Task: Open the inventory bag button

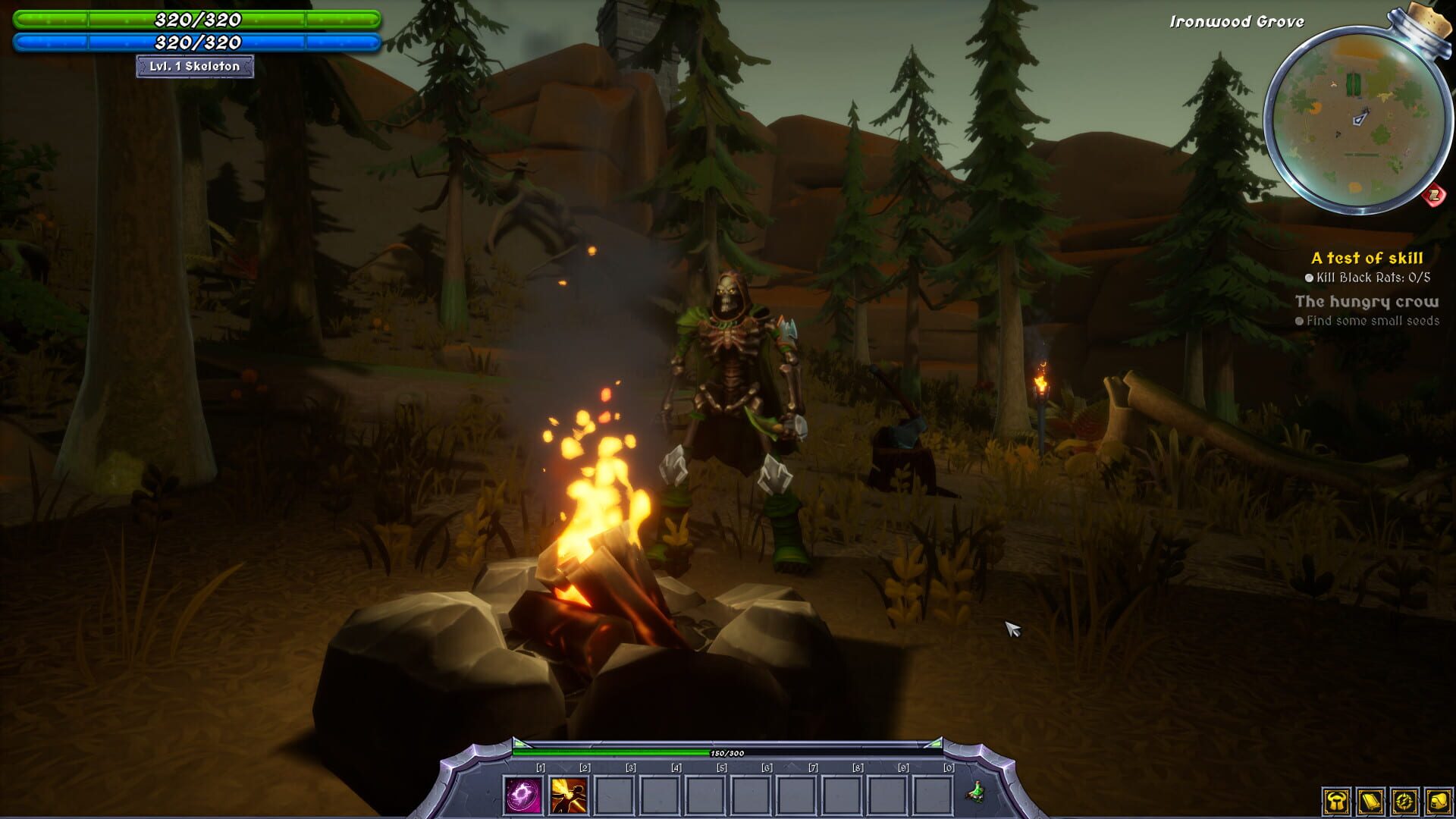Action: point(1438,801)
